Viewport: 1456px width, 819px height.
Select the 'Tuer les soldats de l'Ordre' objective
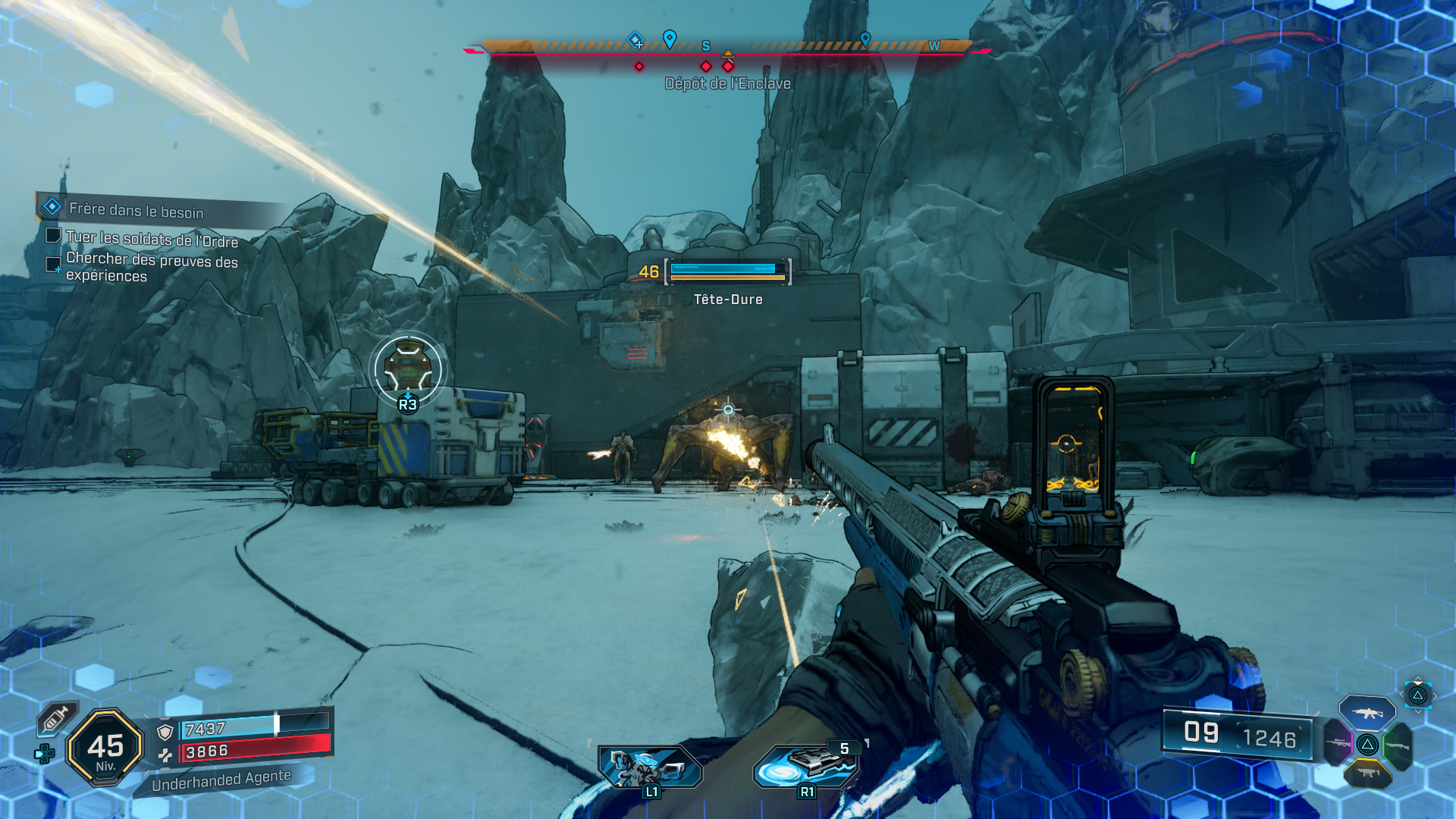click(152, 239)
